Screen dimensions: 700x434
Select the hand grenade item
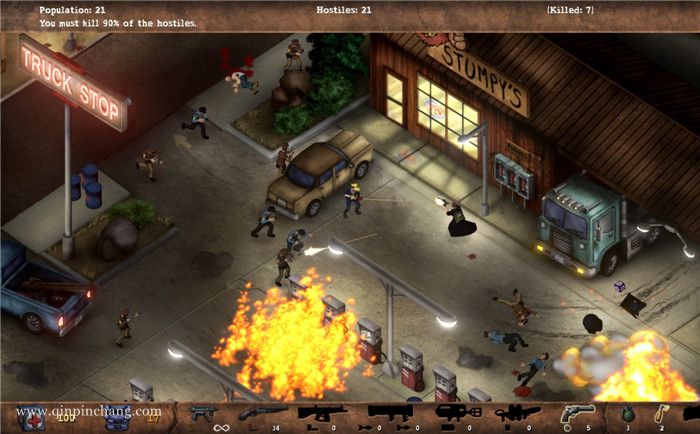click(x=625, y=412)
